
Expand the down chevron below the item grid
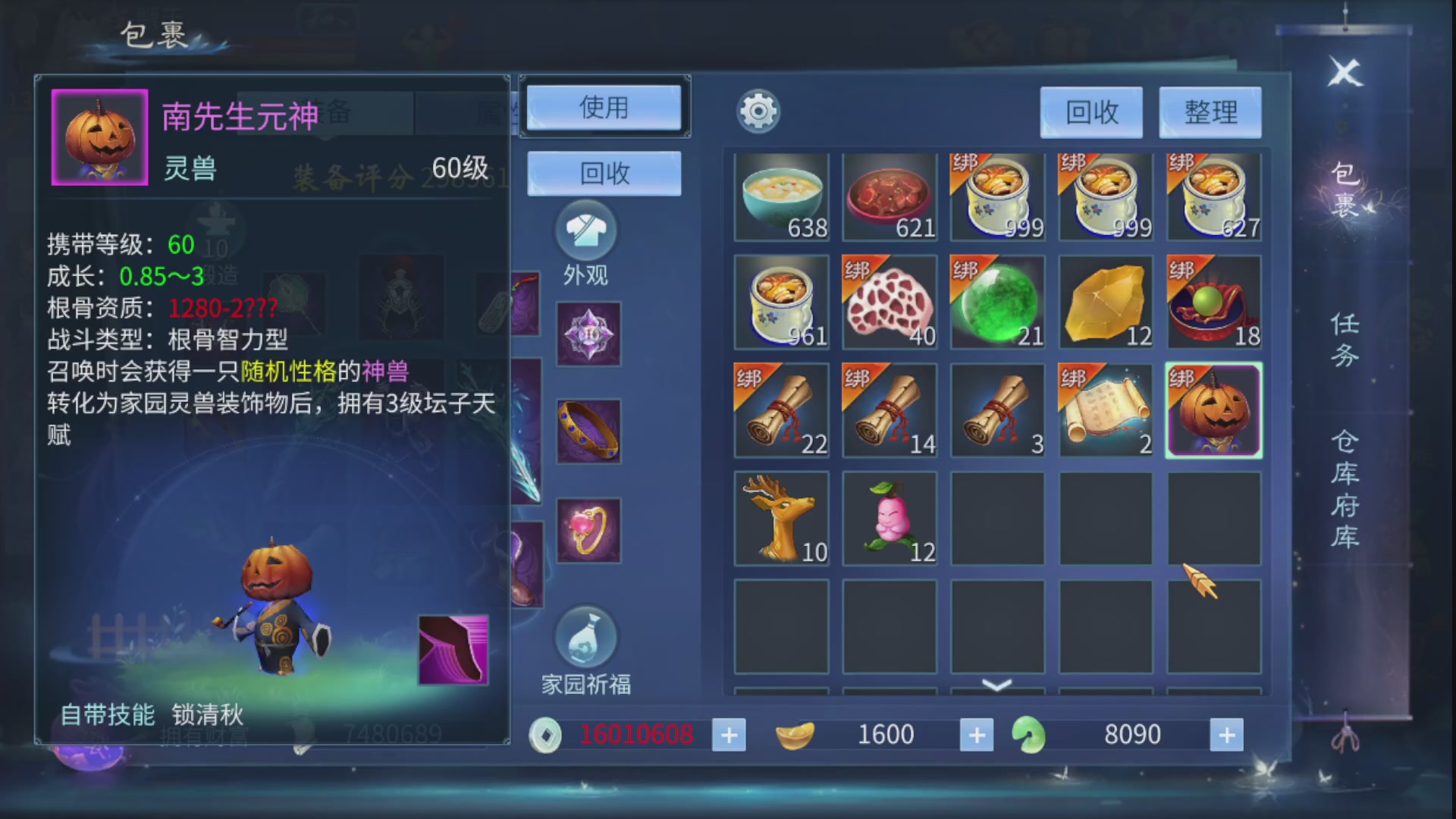click(x=996, y=685)
